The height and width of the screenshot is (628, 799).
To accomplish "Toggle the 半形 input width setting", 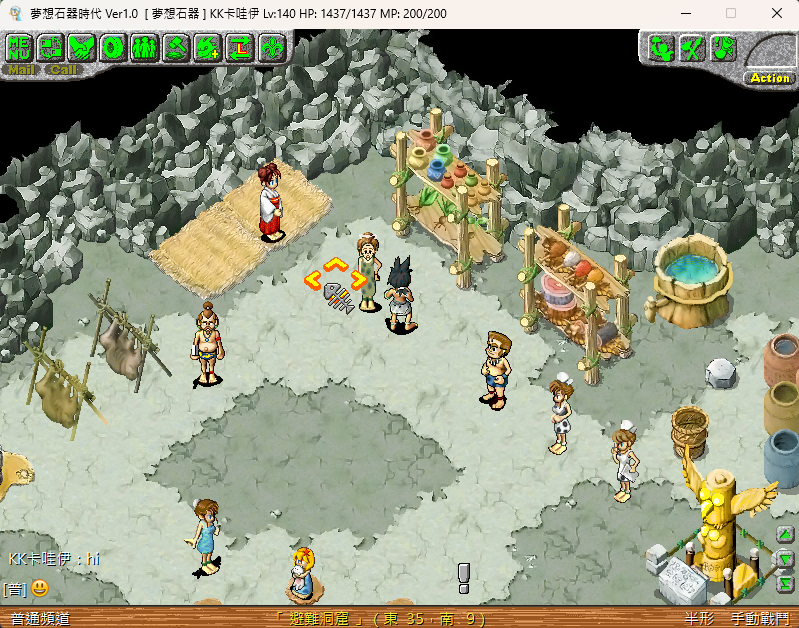I will pos(700,619).
